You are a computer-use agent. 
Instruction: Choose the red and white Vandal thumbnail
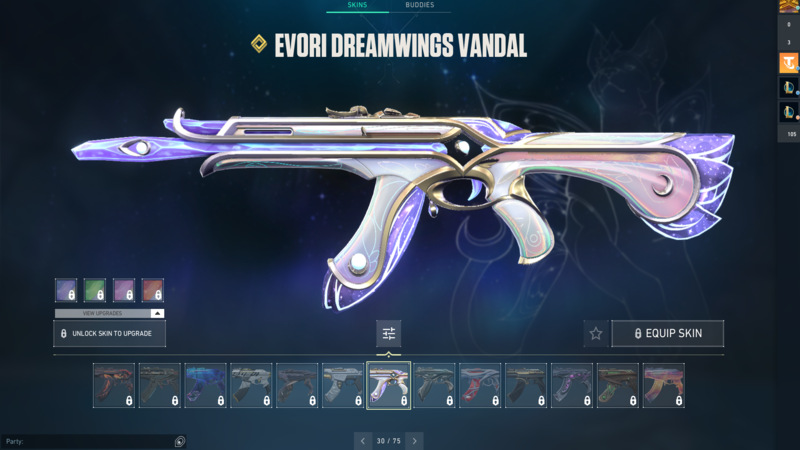pyautogui.click(x=480, y=385)
